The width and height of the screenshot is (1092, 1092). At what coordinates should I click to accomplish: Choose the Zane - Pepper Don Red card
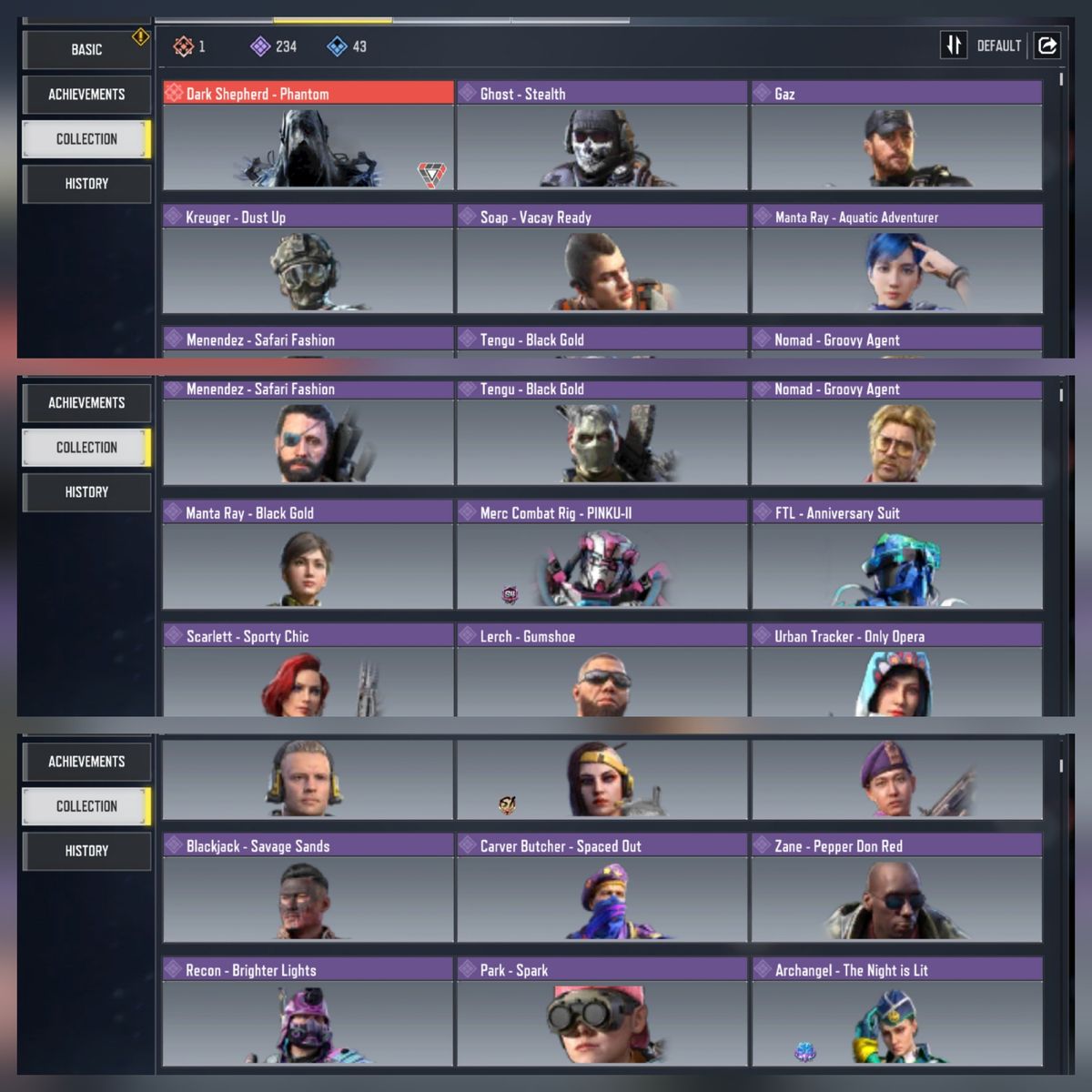(x=896, y=888)
